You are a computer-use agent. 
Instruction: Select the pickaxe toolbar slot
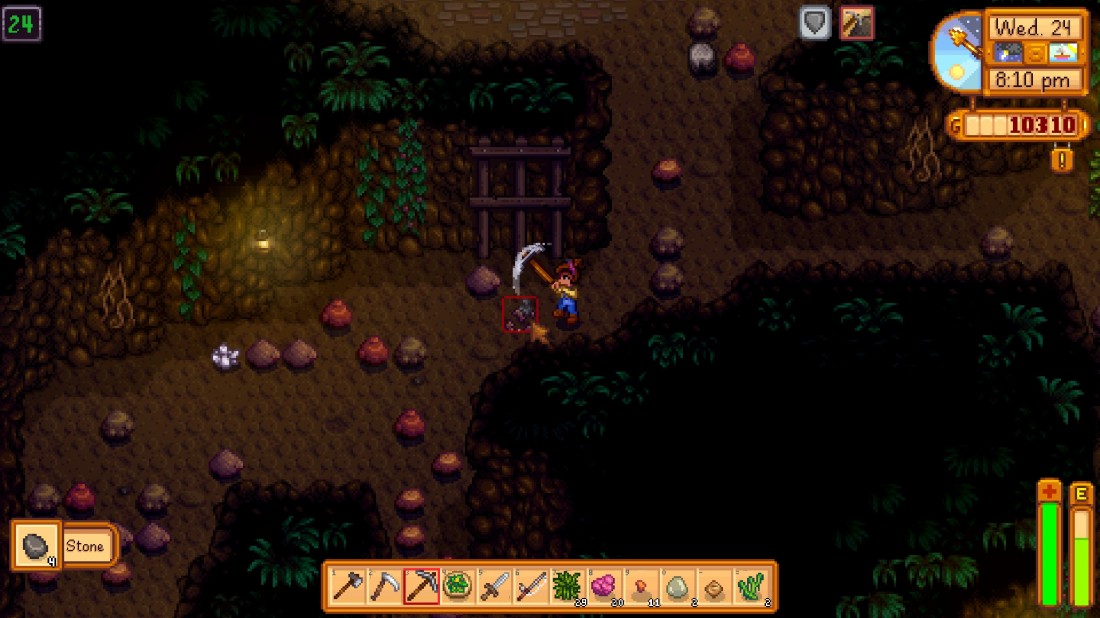421,587
